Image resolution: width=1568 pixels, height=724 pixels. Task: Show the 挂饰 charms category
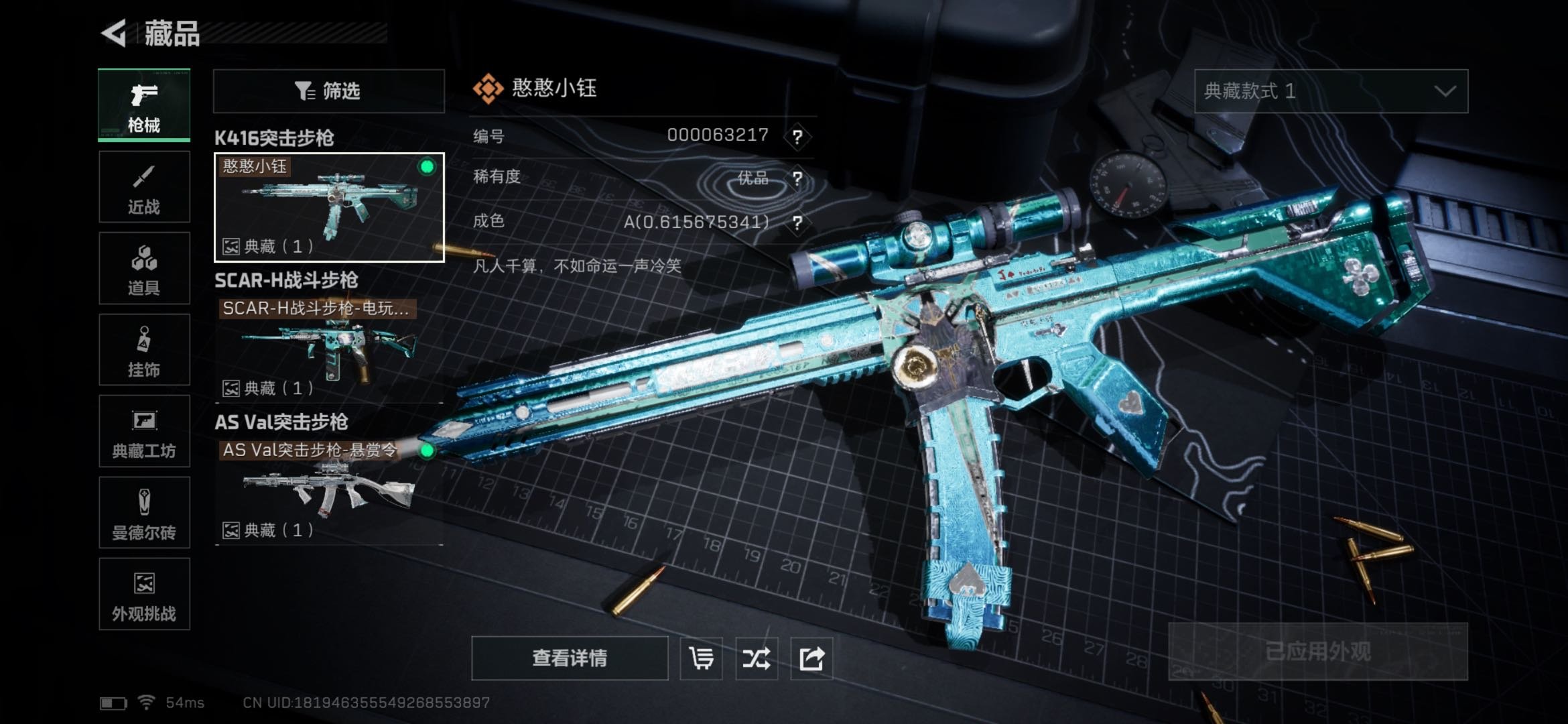144,350
